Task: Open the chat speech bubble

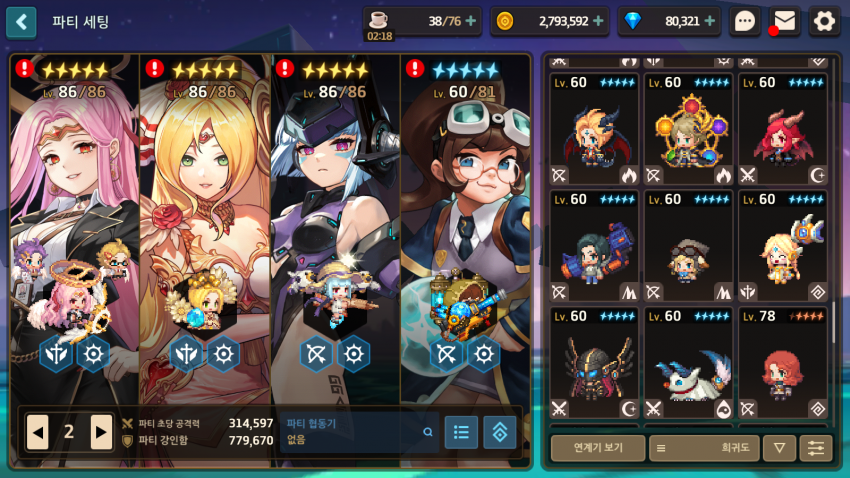Action: click(745, 21)
